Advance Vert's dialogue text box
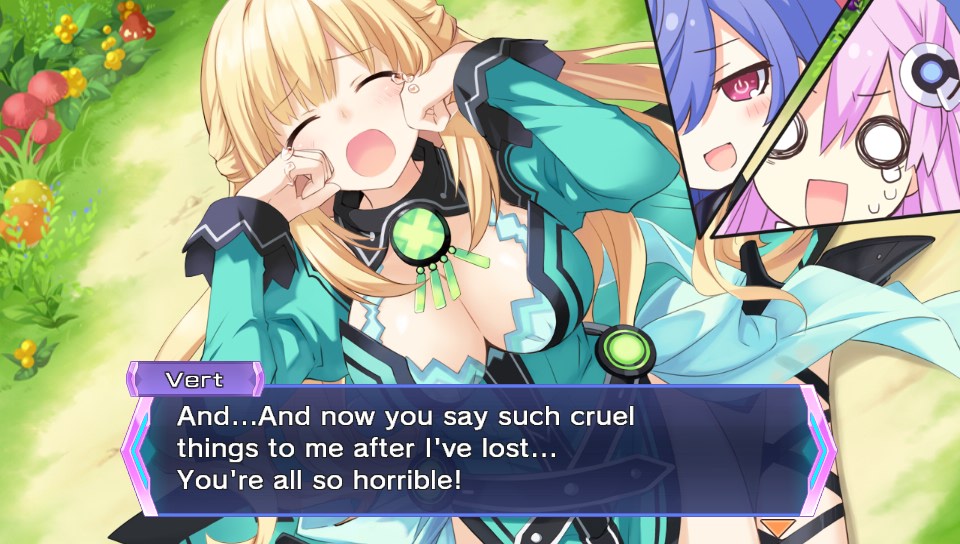This screenshot has height=544, width=960. (478, 452)
